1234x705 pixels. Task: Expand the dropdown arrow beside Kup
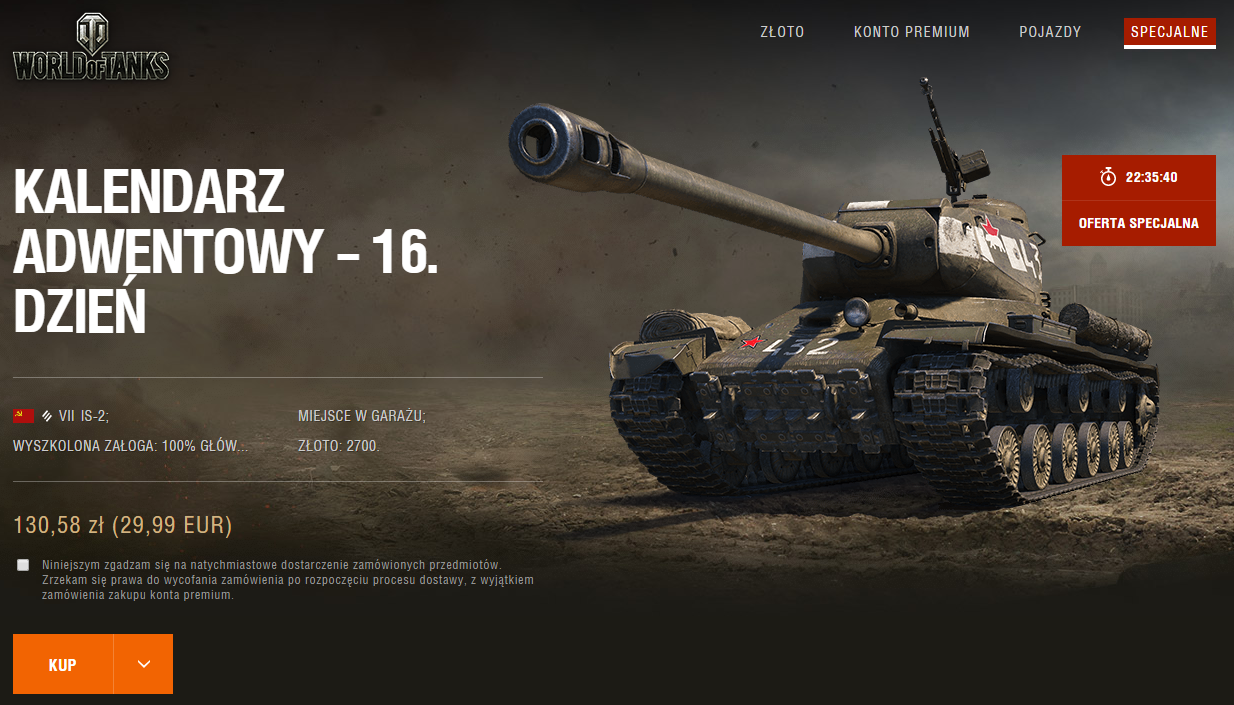(x=143, y=664)
